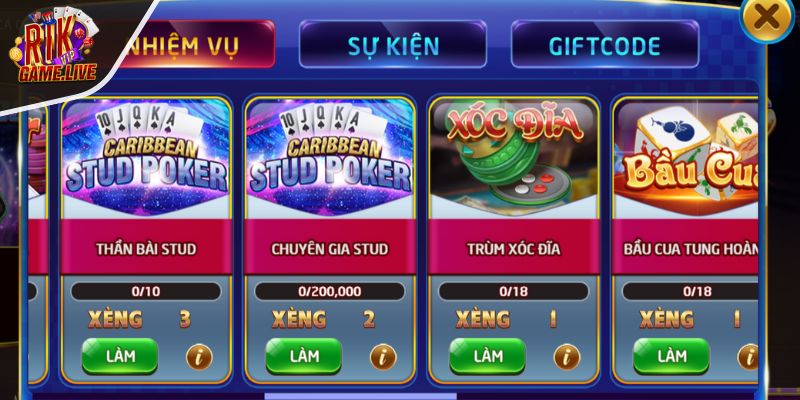The height and width of the screenshot is (400, 800).
Task: Open Trùm Xóc Đĩa info icon
Action: pyautogui.click(x=567, y=356)
